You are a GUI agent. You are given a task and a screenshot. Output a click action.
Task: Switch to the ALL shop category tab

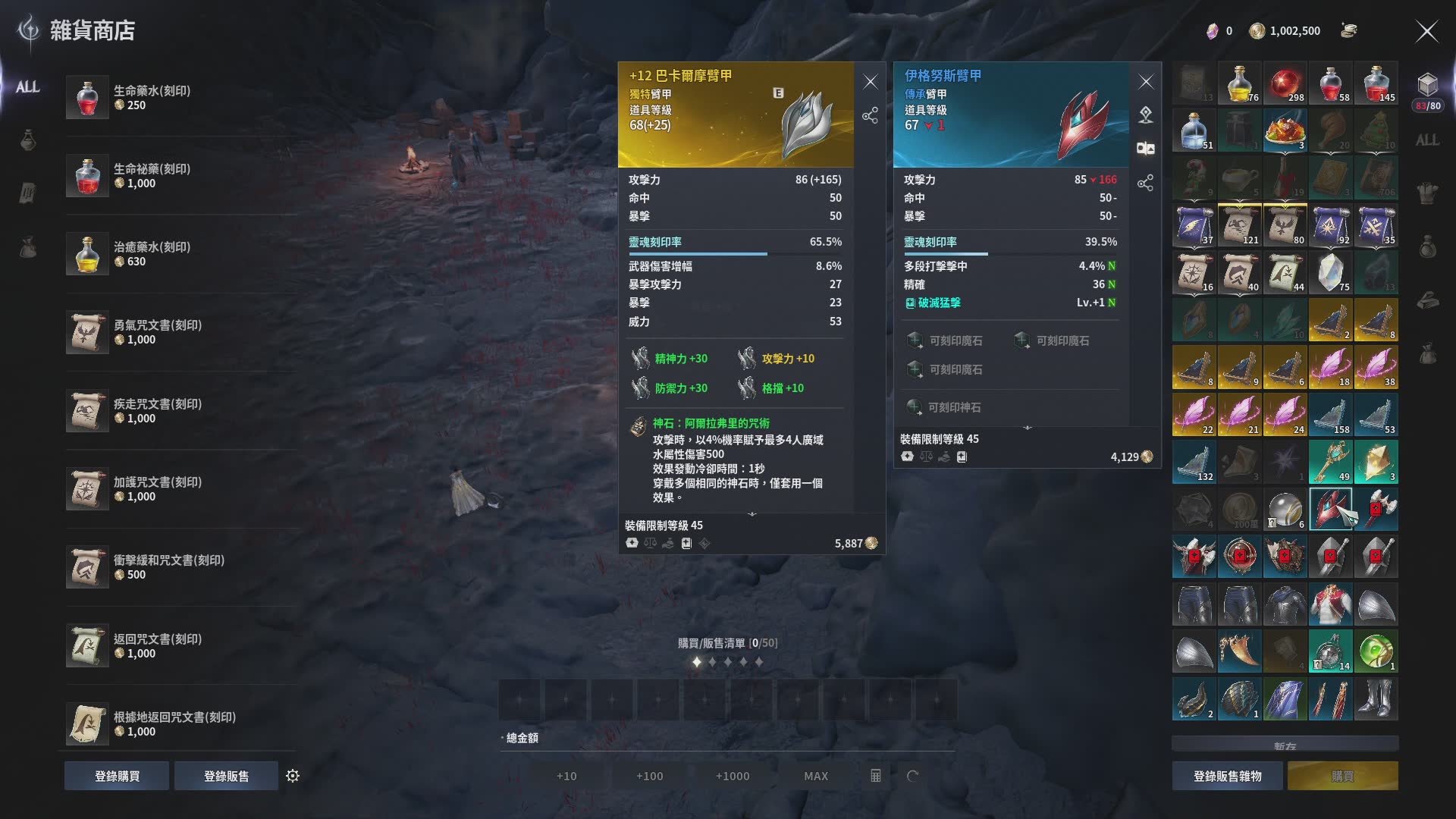click(28, 87)
